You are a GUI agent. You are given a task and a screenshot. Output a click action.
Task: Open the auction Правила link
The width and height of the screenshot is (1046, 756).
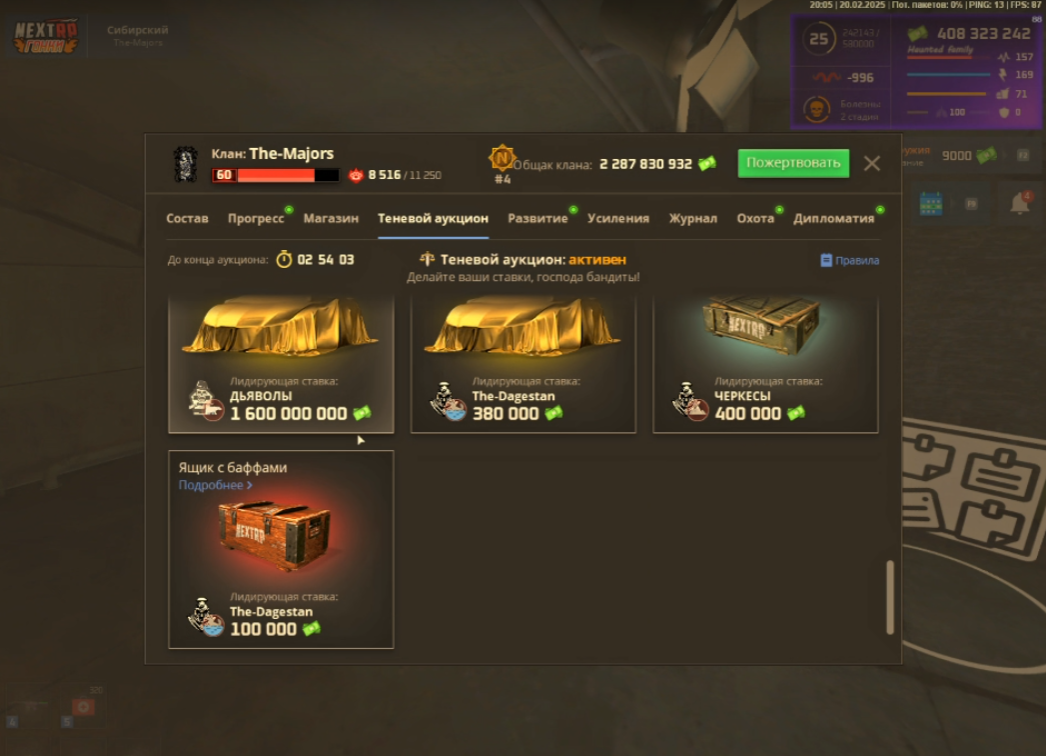click(x=850, y=260)
